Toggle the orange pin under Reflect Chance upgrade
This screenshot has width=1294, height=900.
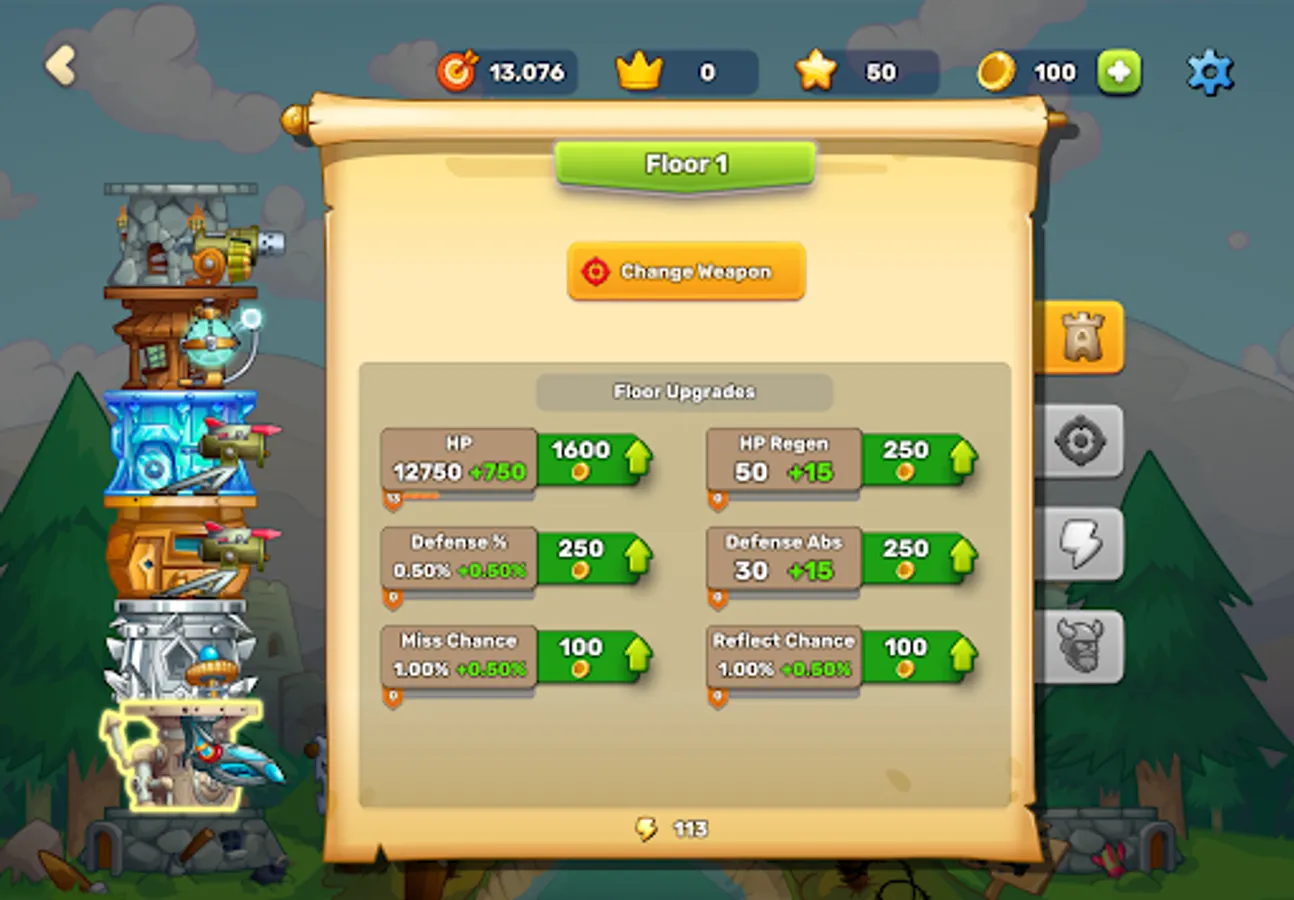click(716, 696)
